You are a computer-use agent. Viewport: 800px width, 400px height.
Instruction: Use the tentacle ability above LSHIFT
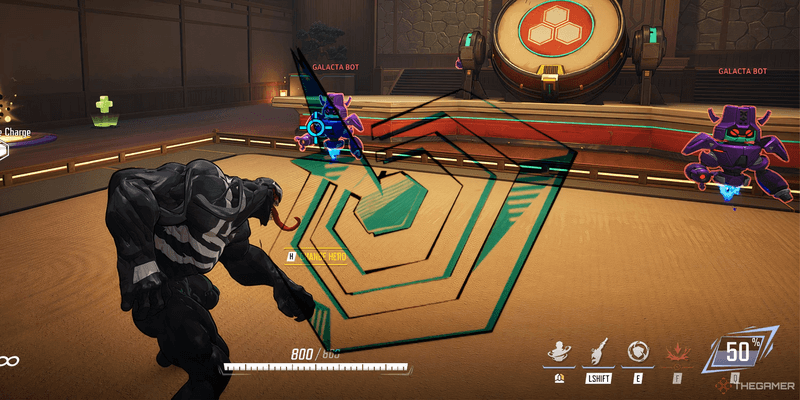coord(596,352)
